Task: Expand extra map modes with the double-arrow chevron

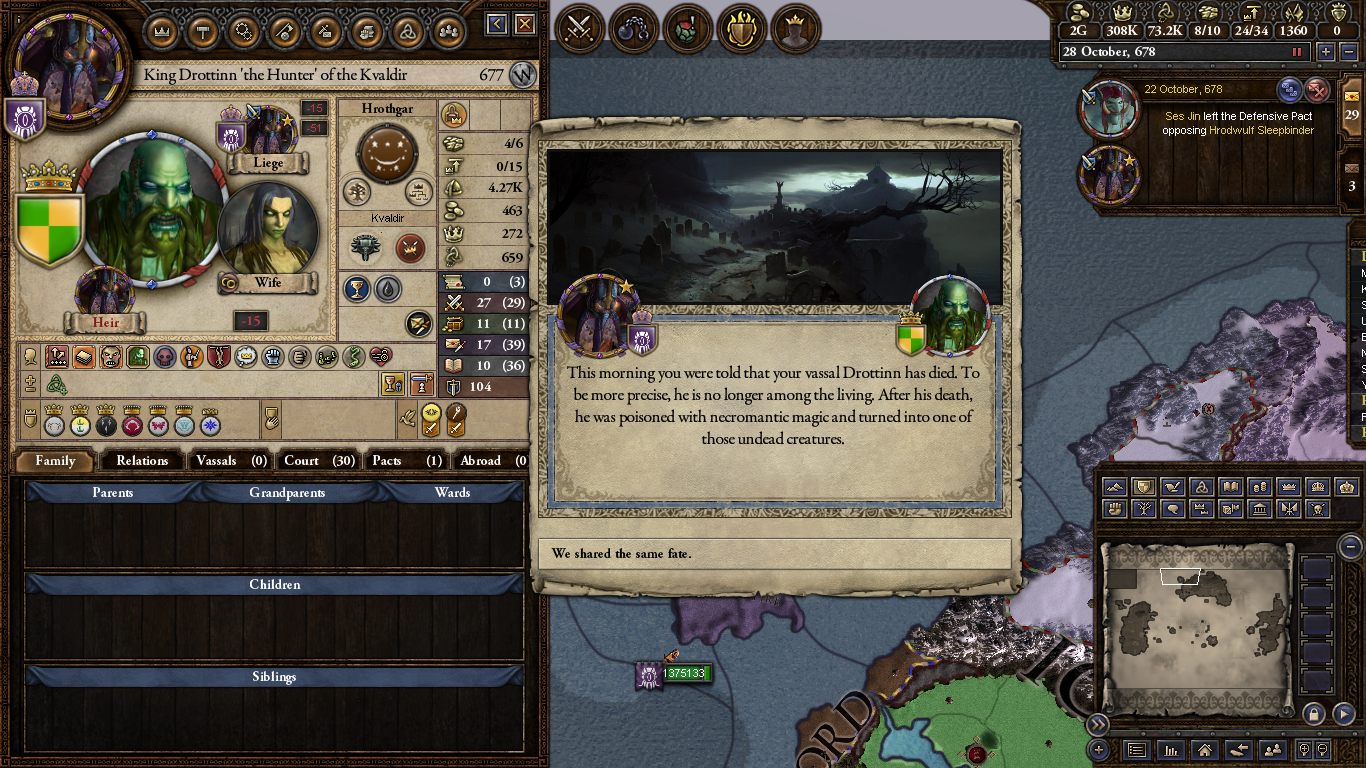Action: click(1098, 723)
